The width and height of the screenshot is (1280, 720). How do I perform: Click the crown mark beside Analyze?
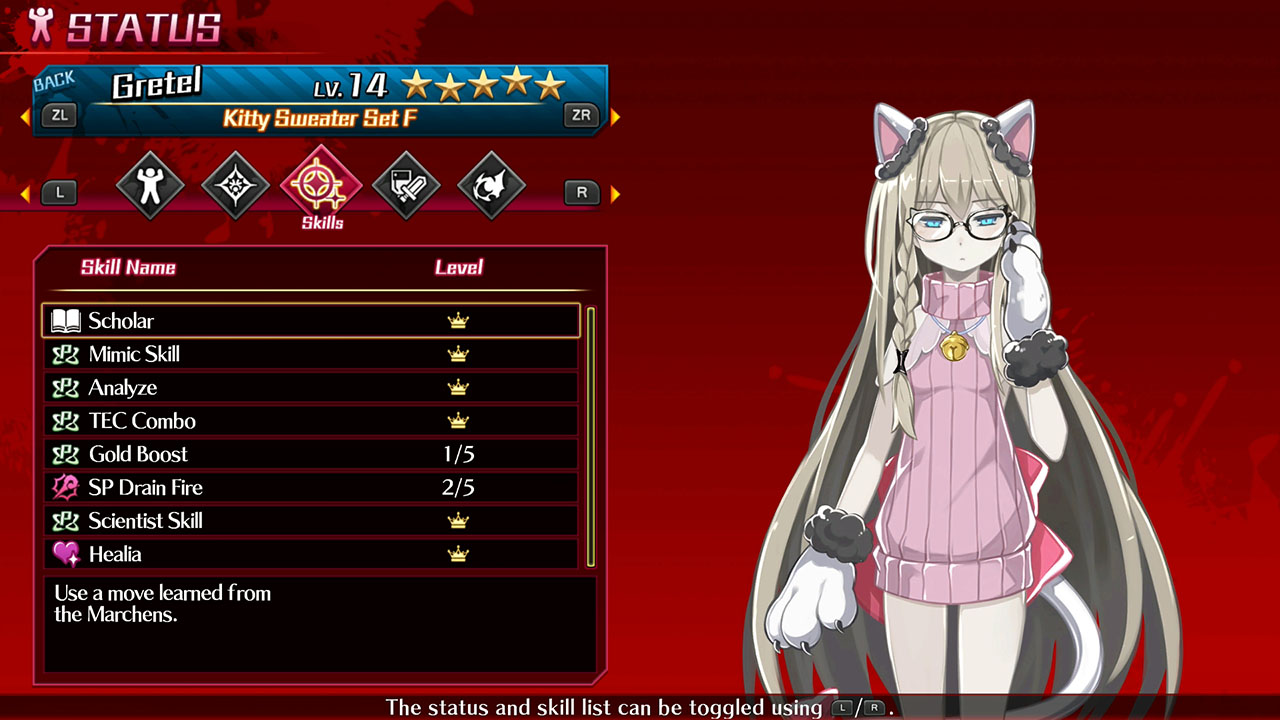(457, 387)
